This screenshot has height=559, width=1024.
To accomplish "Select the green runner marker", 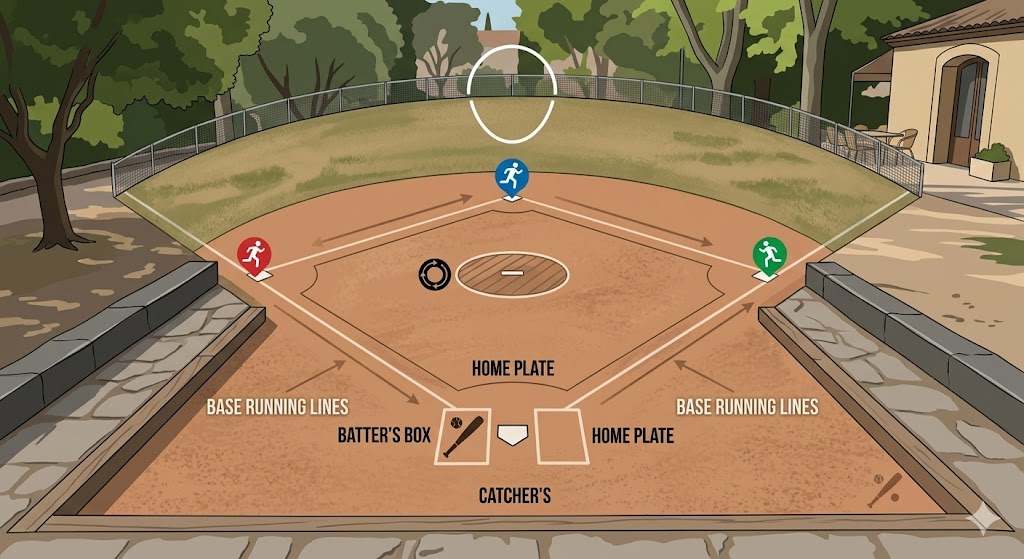I will [x=769, y=254].
